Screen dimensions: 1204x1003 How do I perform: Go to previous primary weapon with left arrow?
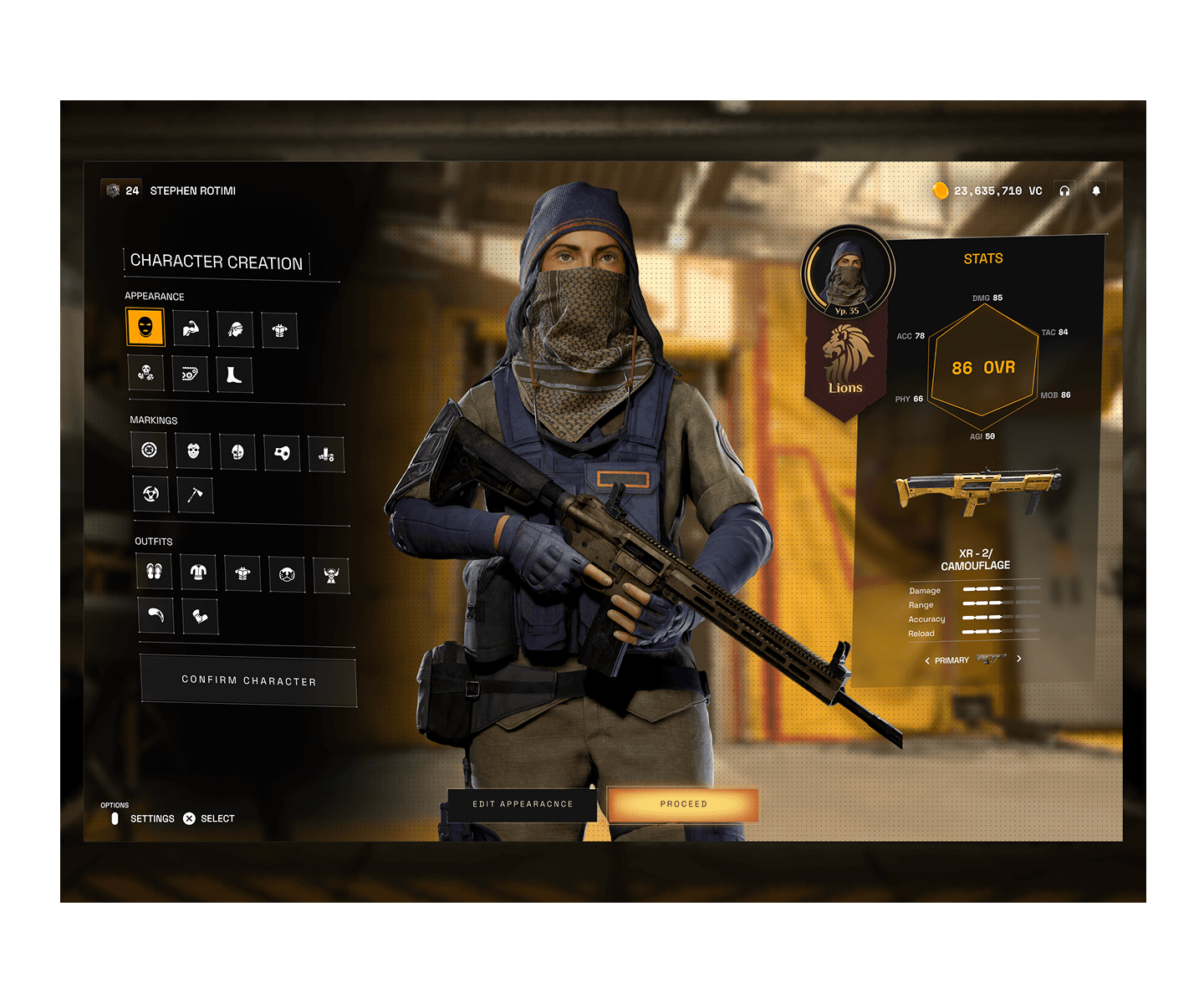click(x=926, y=660)
